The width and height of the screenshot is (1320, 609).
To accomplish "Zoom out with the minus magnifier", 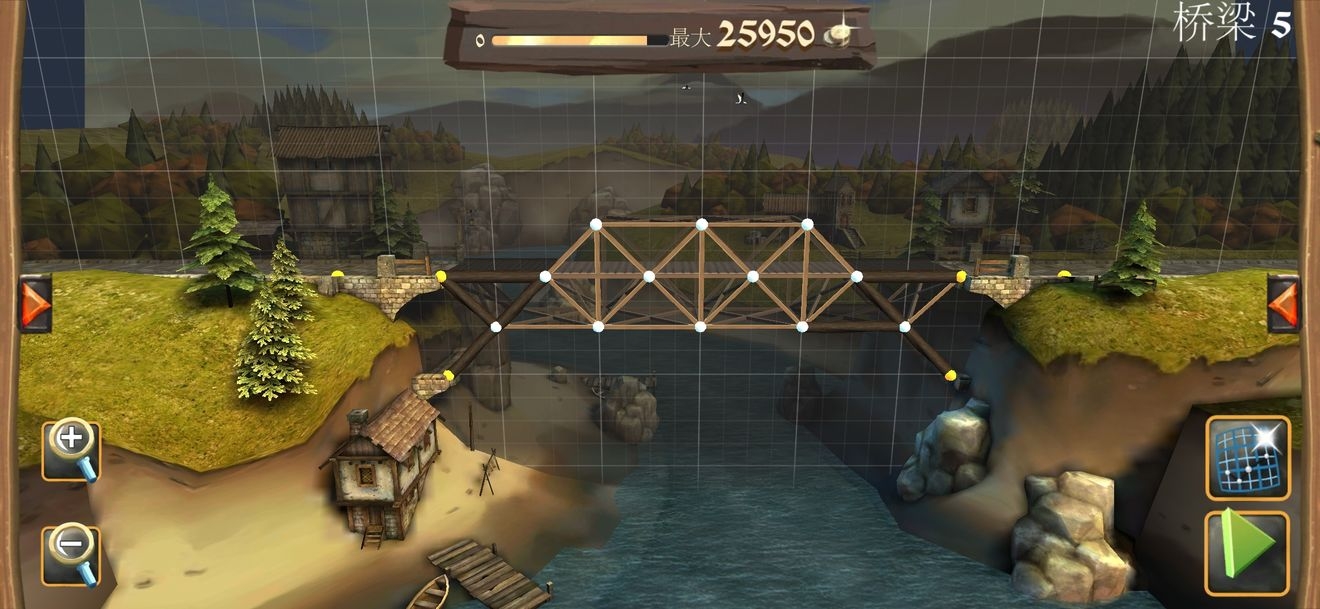I will pos(71,553).
